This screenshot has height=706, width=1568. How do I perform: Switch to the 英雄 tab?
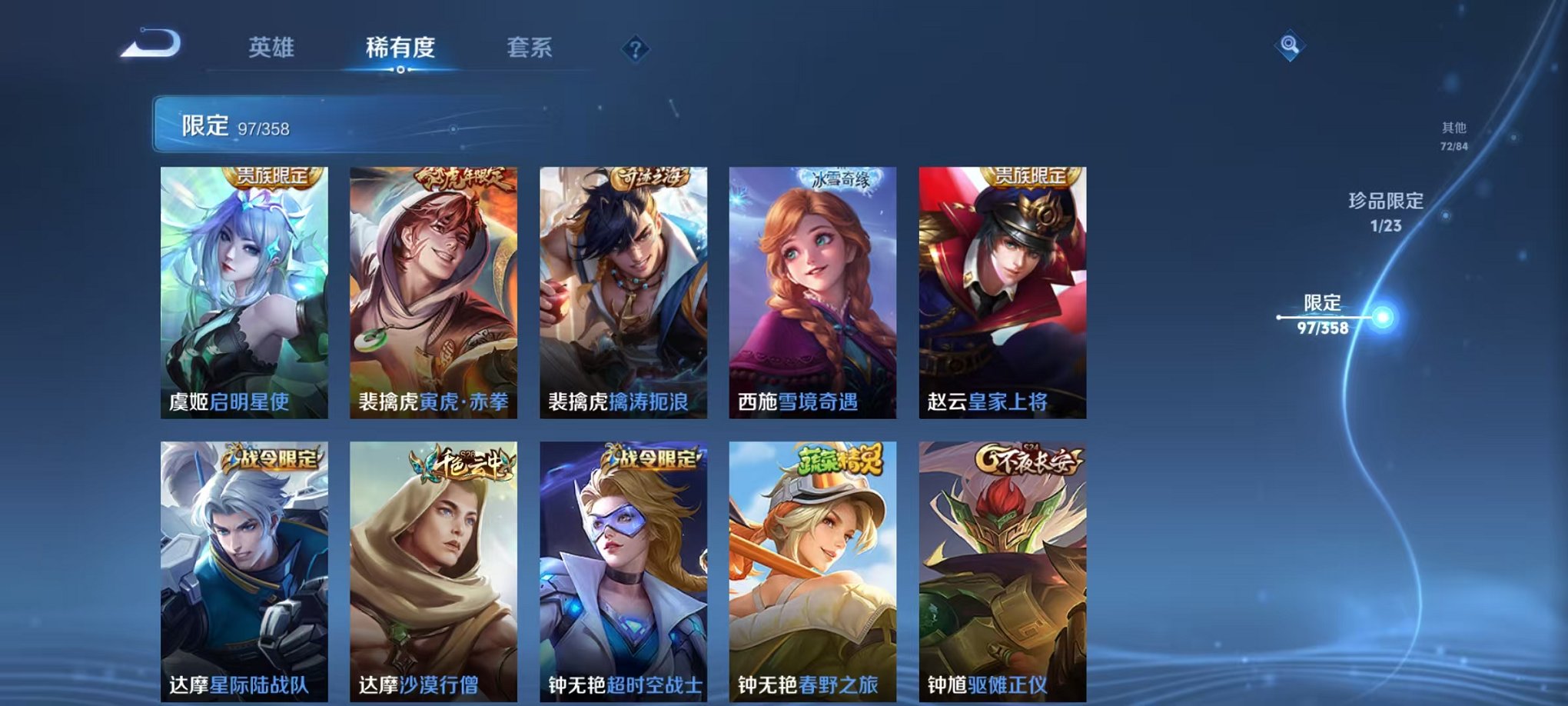pos(272,48)
